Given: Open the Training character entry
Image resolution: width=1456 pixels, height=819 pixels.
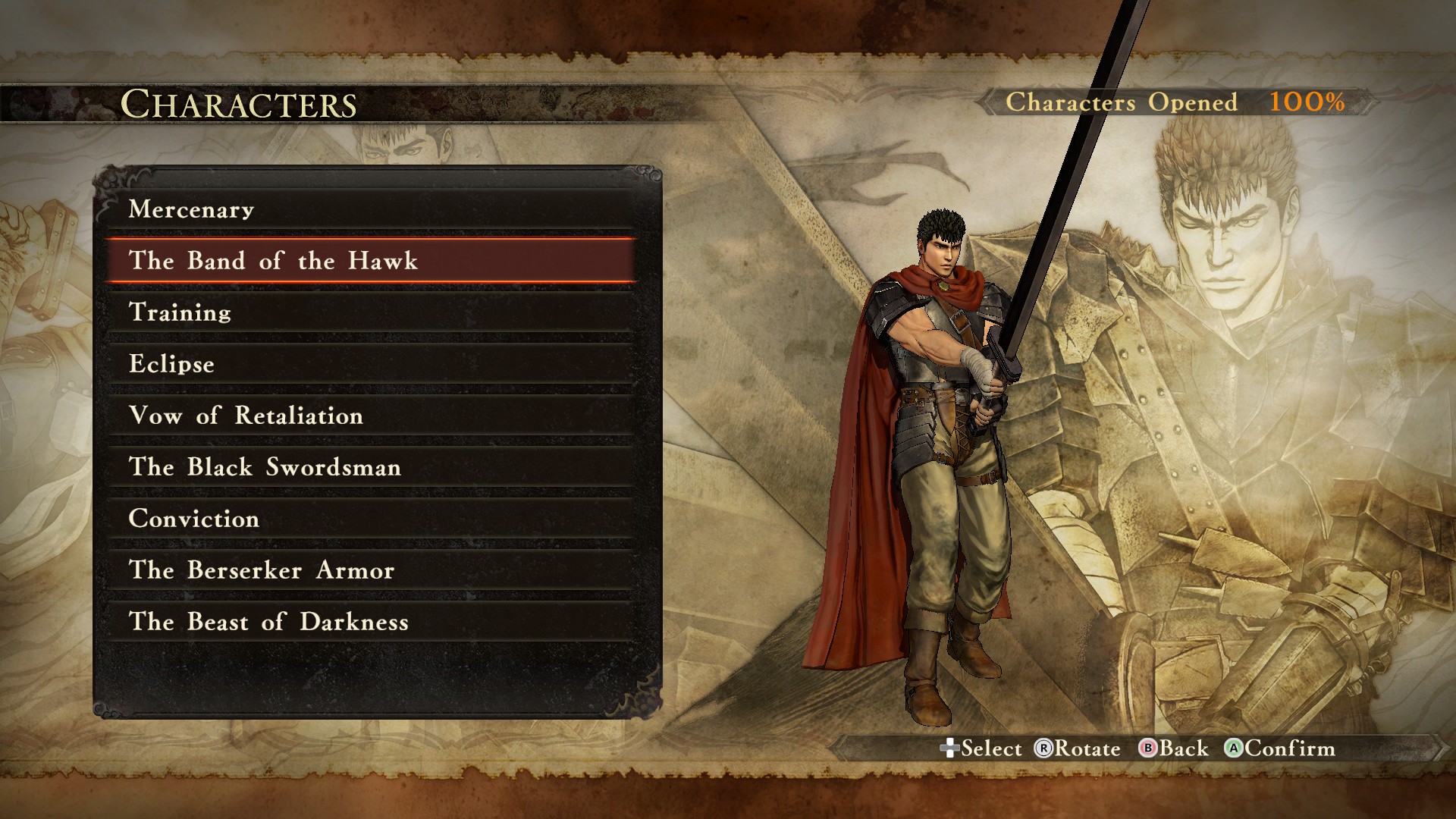Looking at the screenshot, I should [x=370, y=312].
